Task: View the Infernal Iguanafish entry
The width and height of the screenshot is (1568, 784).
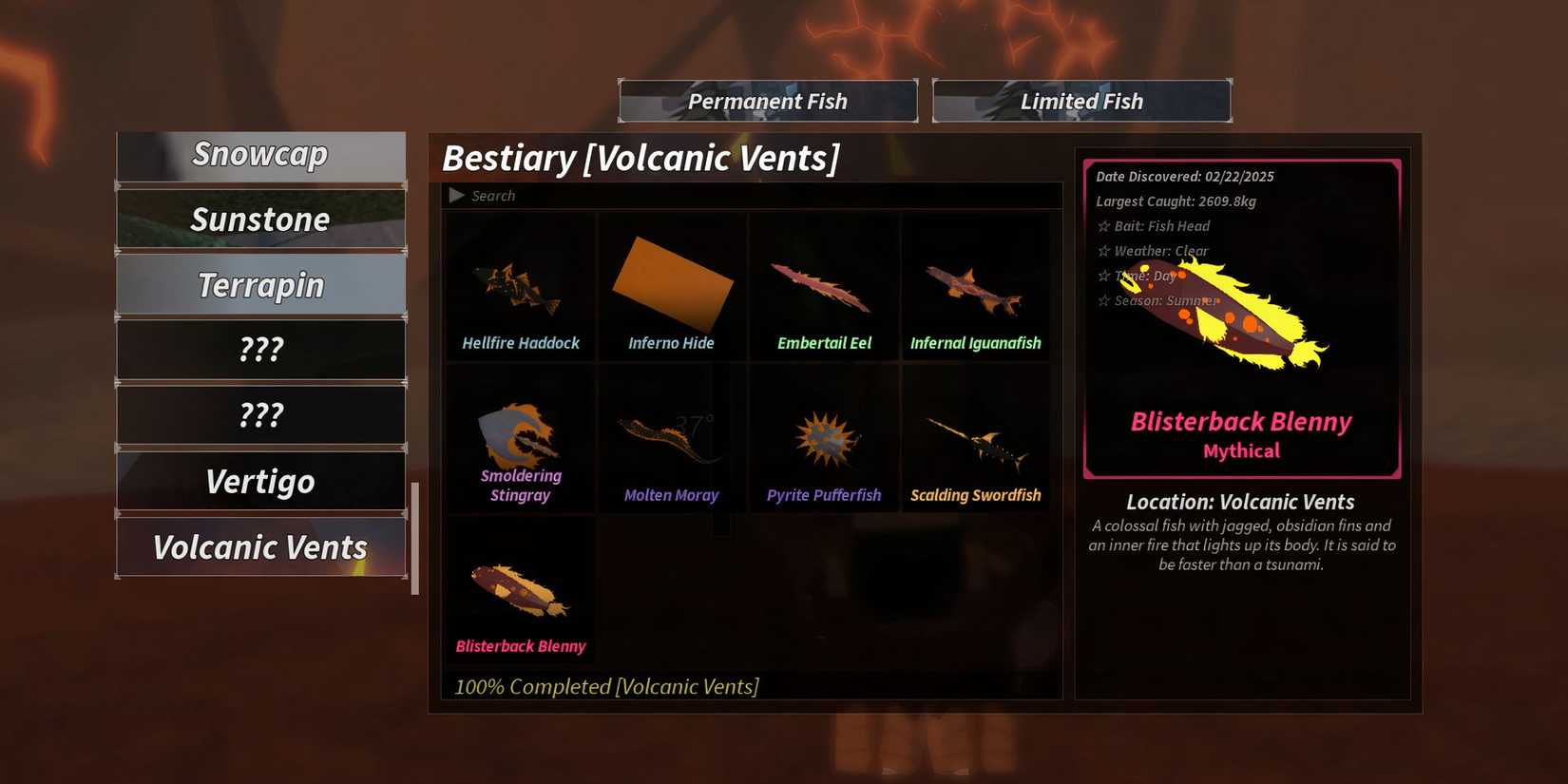Action: click(x=975, y=285)
